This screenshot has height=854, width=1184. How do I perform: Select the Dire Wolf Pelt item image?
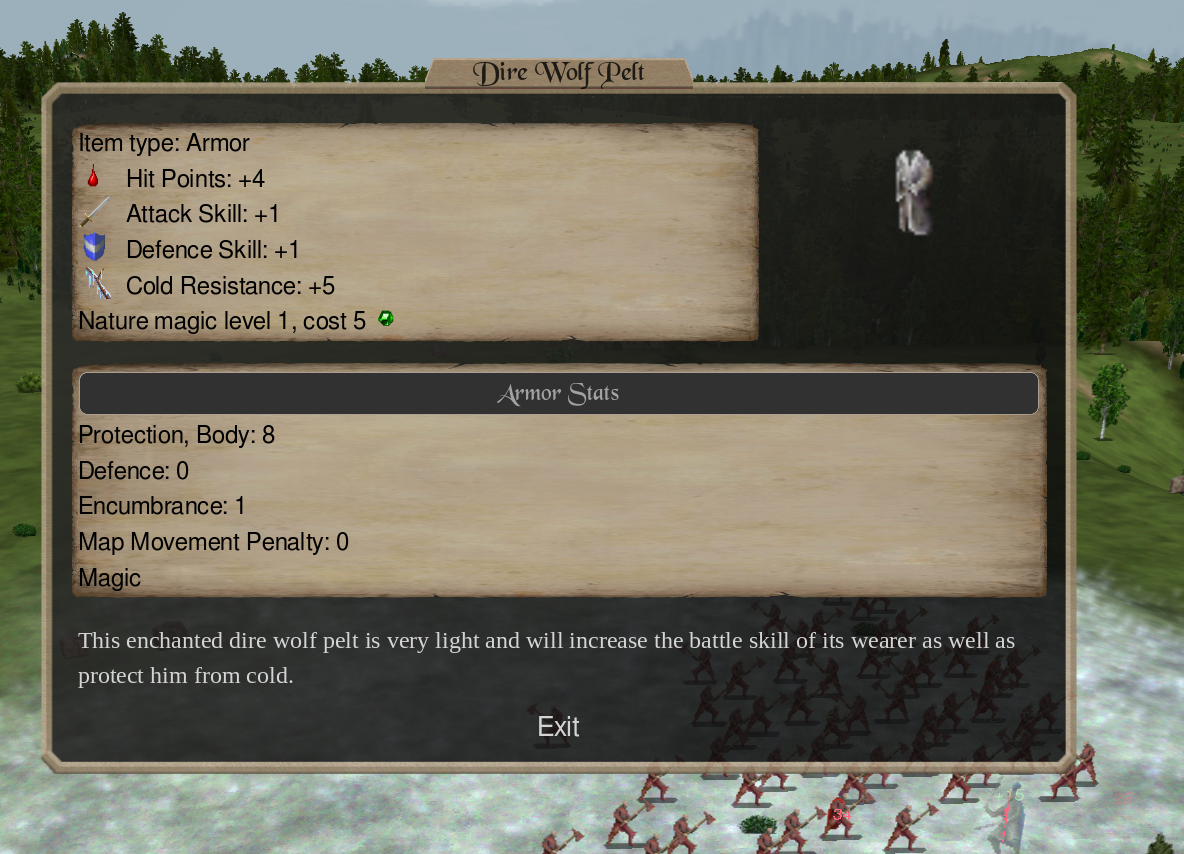[x=913, y=192]
